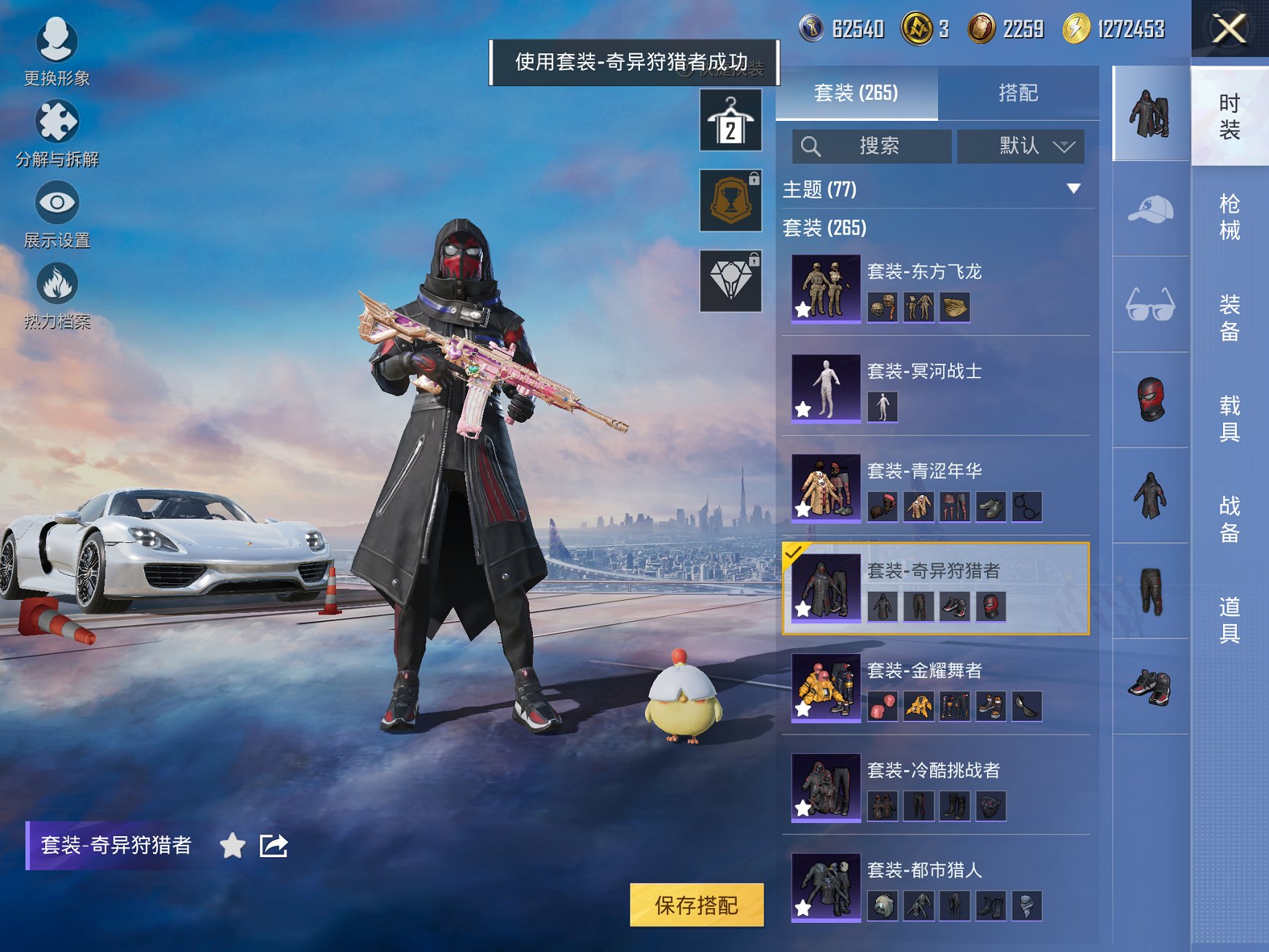This screenshot has width=1269, height=952.
Task: Collapse the 主题 (77) section arrow
Action: [x=1074, y=187]
